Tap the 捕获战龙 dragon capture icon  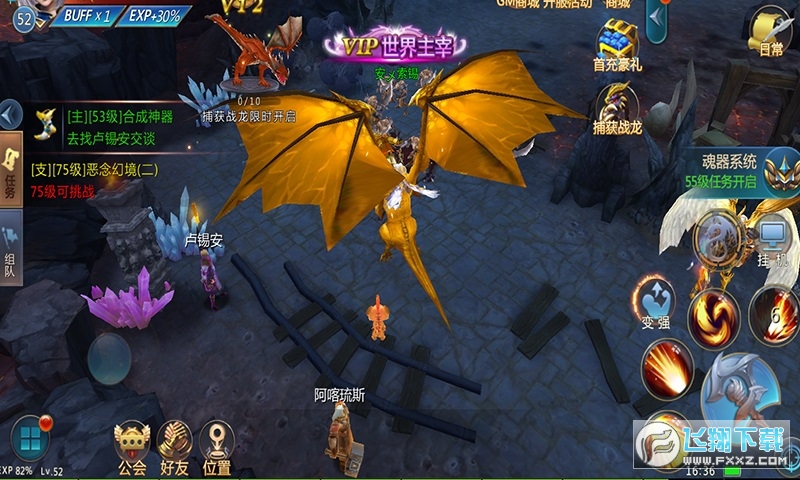pyautogui.click(x=617, y=108)
